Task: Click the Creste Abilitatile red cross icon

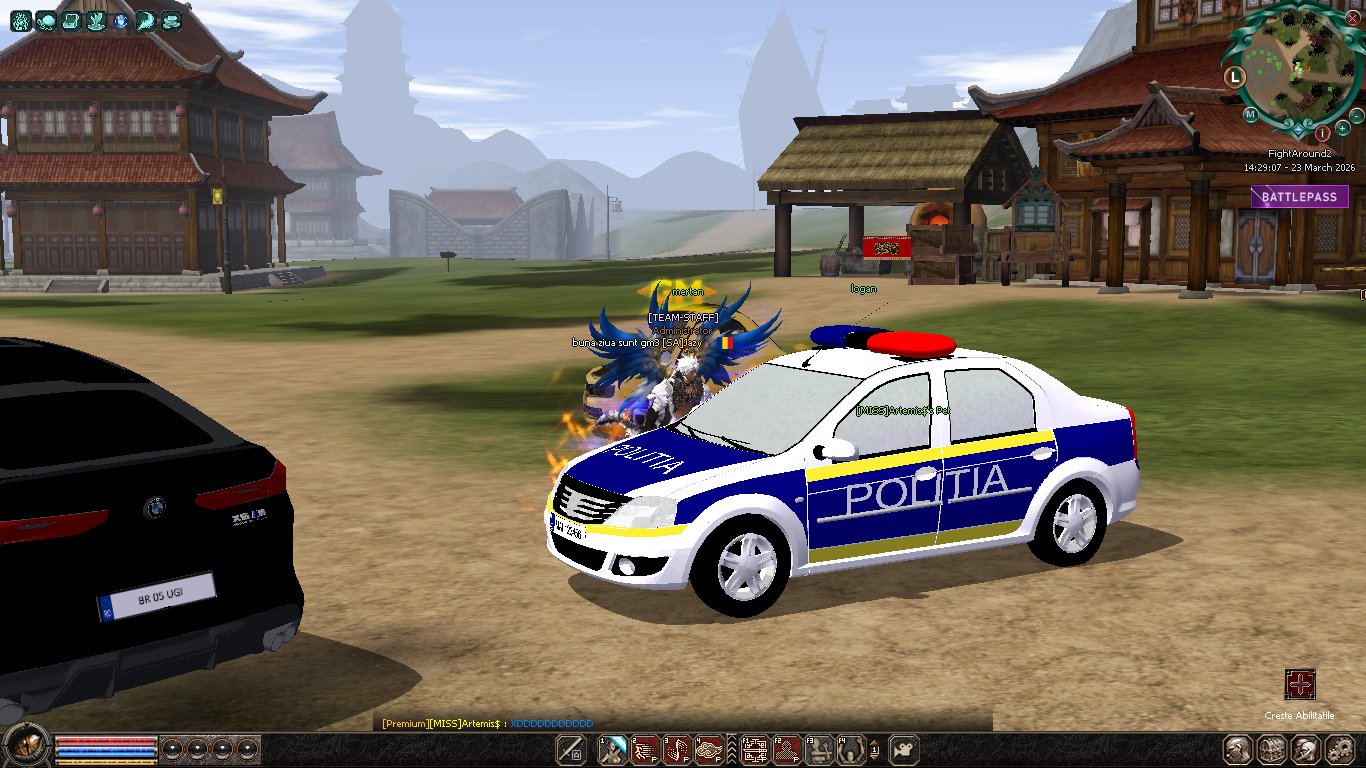Action: [x=1300, y=685]
